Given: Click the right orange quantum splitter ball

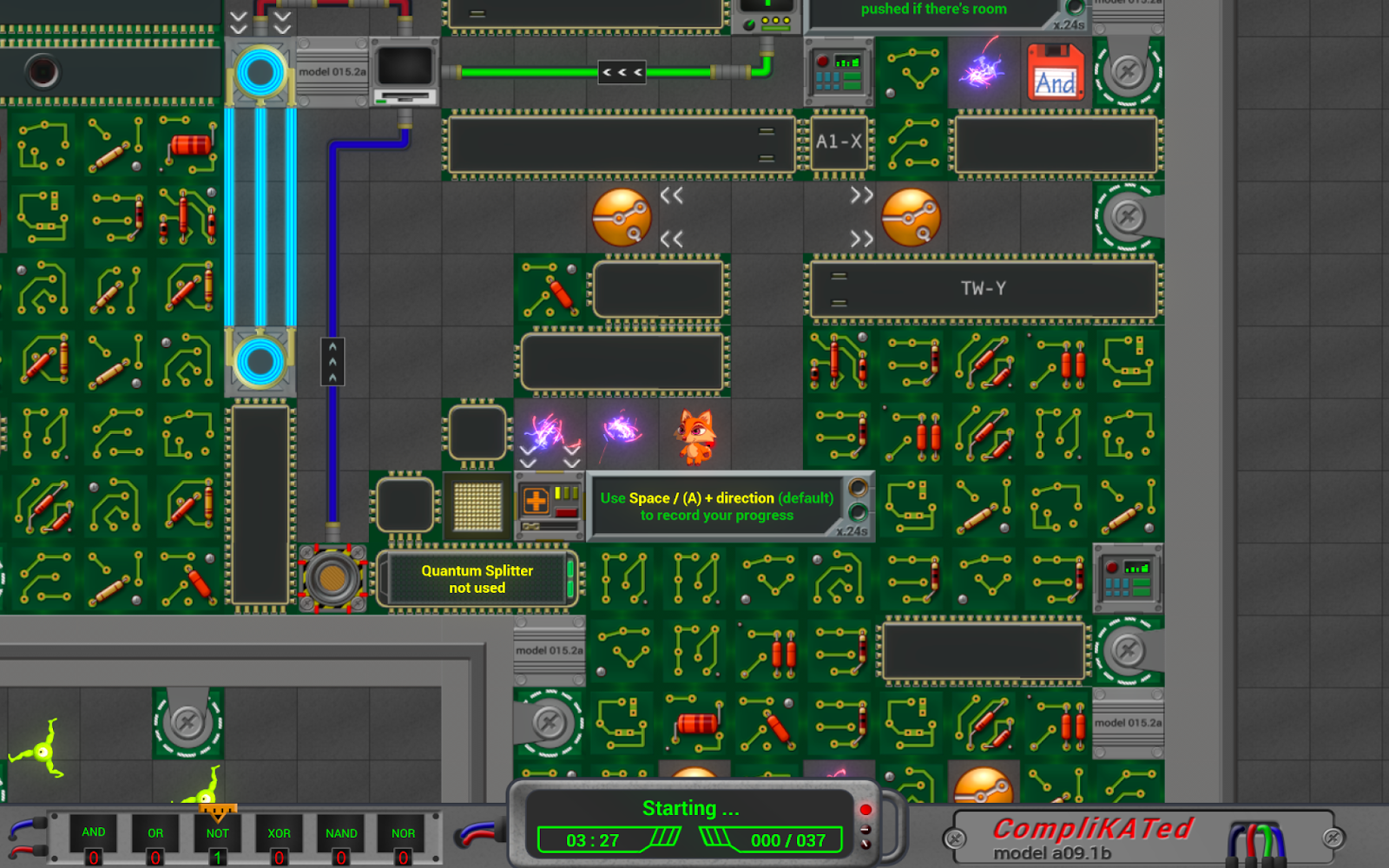Looking at the screenshot, I should click(912, 217).
